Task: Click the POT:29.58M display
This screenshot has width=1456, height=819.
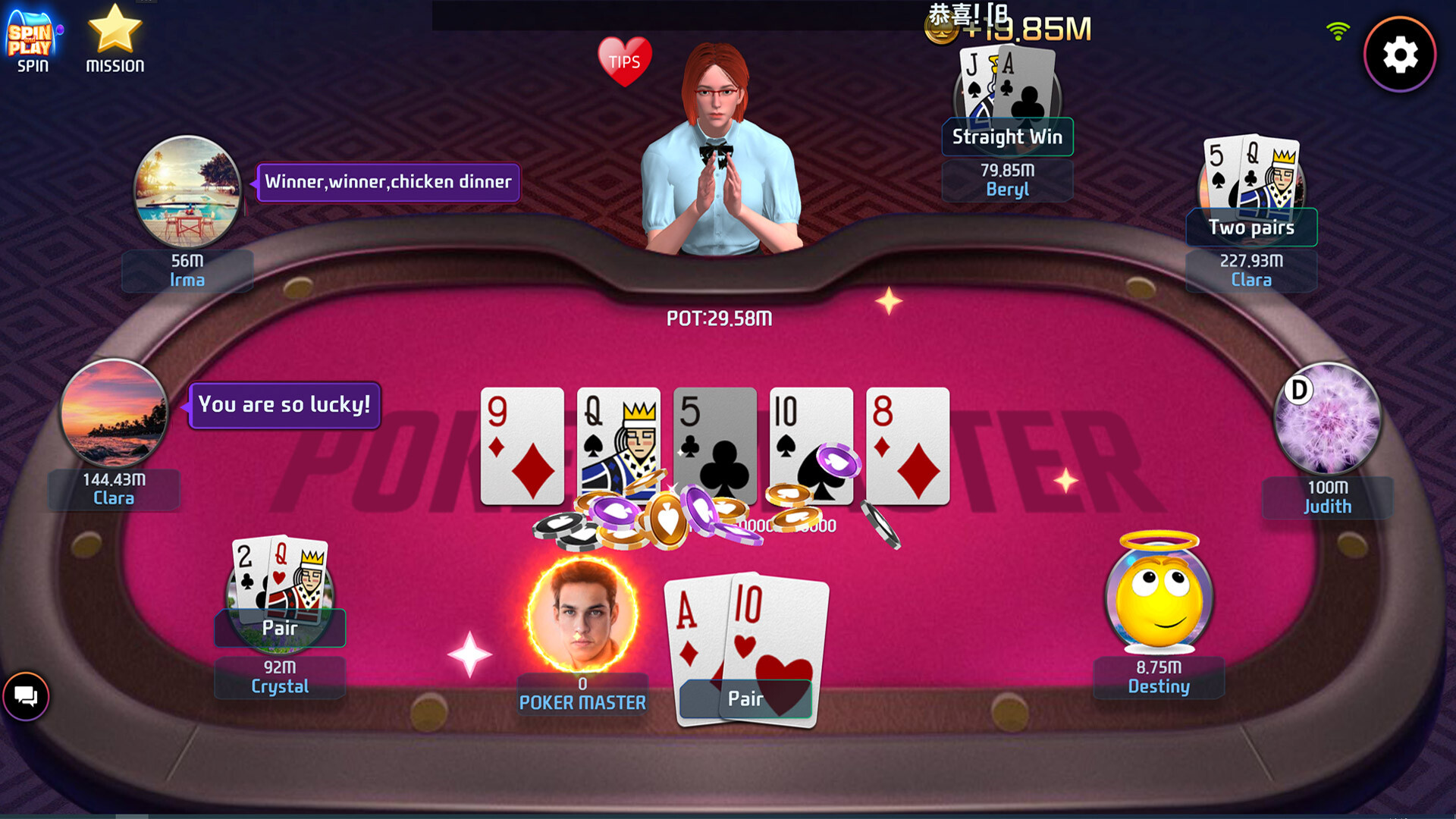Action: pos(718,318)
